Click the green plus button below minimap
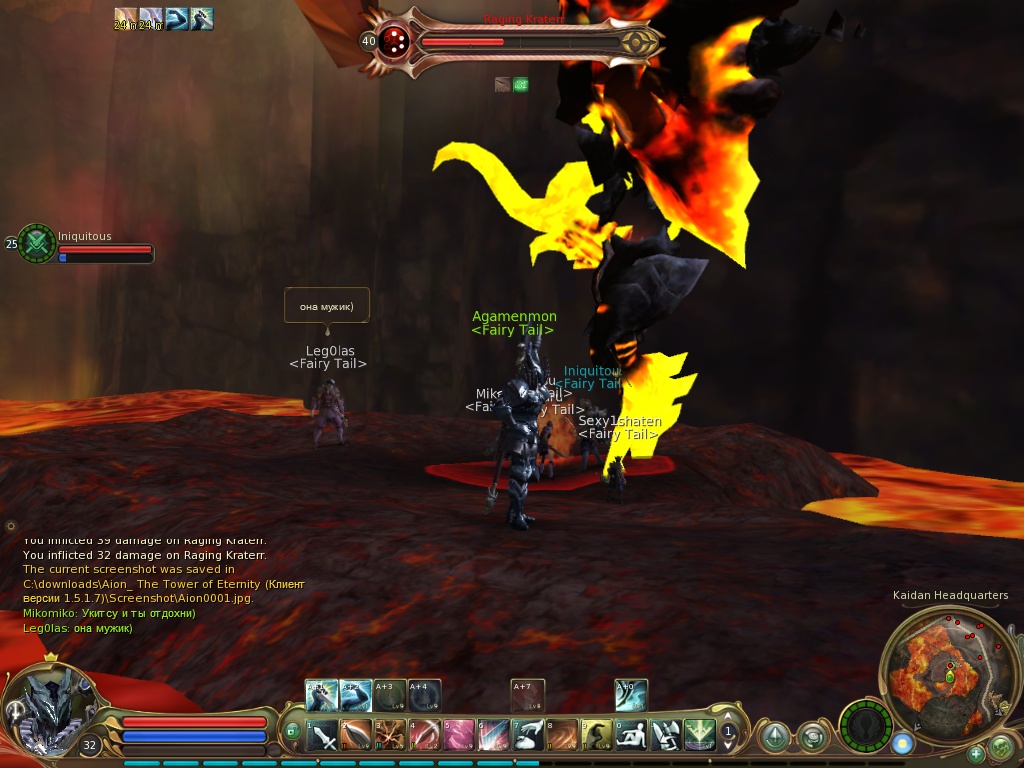Image resolution: width=1024 pixels, height=768 pixels. 976,753
